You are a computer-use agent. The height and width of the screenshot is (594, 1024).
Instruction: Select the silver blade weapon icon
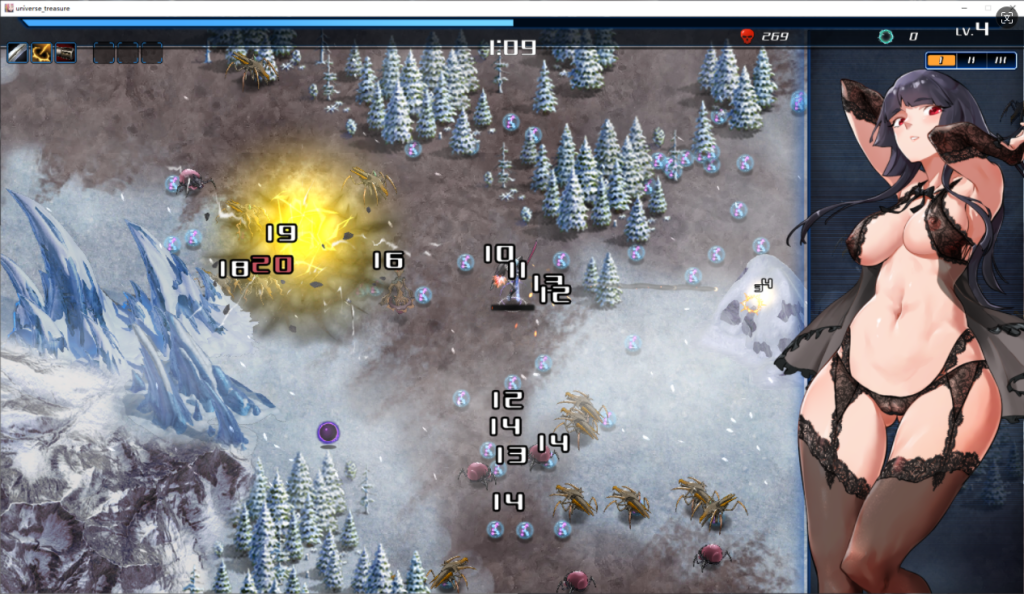17,53
